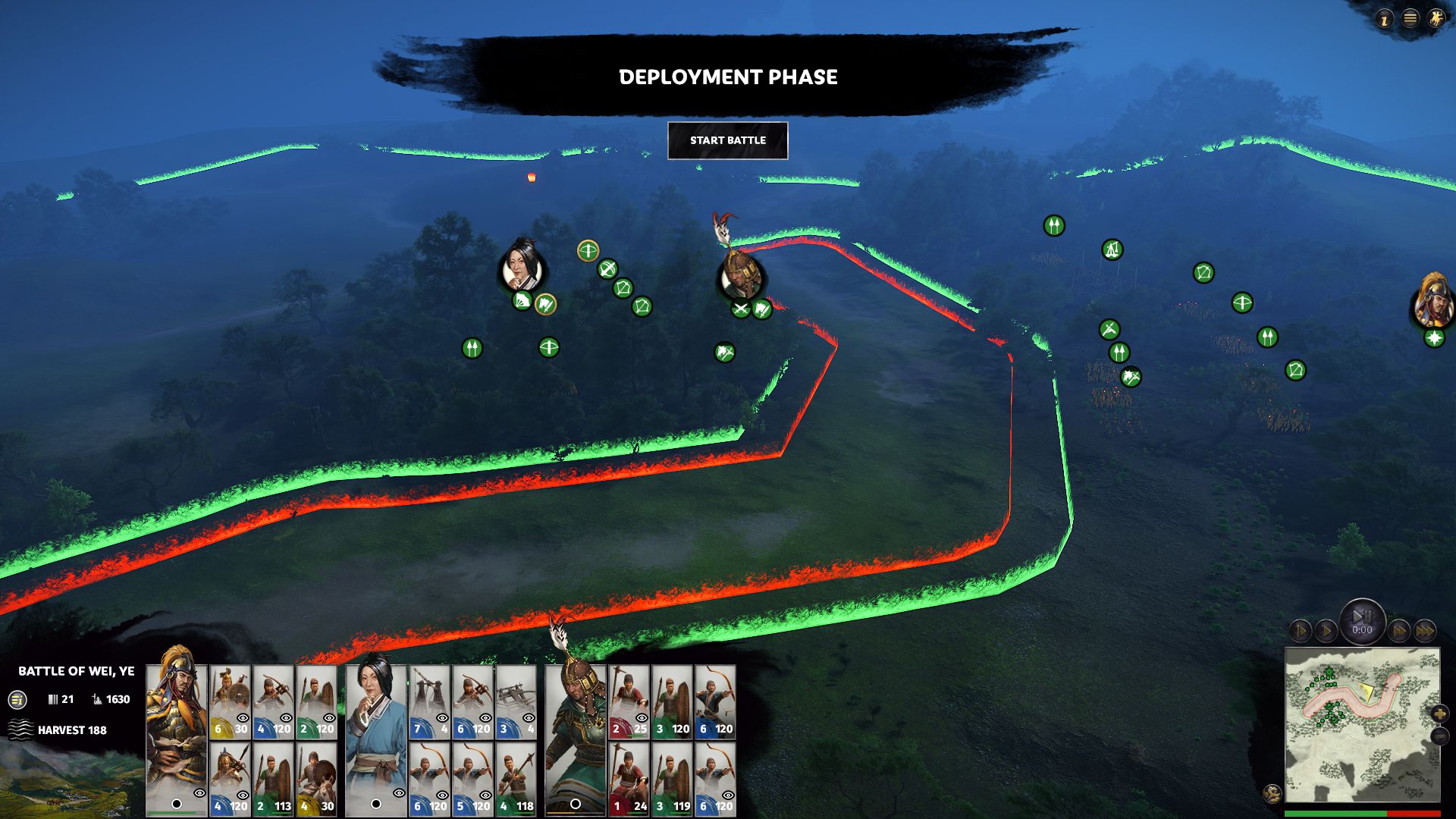Select the horseman icon in top-right corner
This screenshot has height=819, width=1456.
pos(1434,20)
